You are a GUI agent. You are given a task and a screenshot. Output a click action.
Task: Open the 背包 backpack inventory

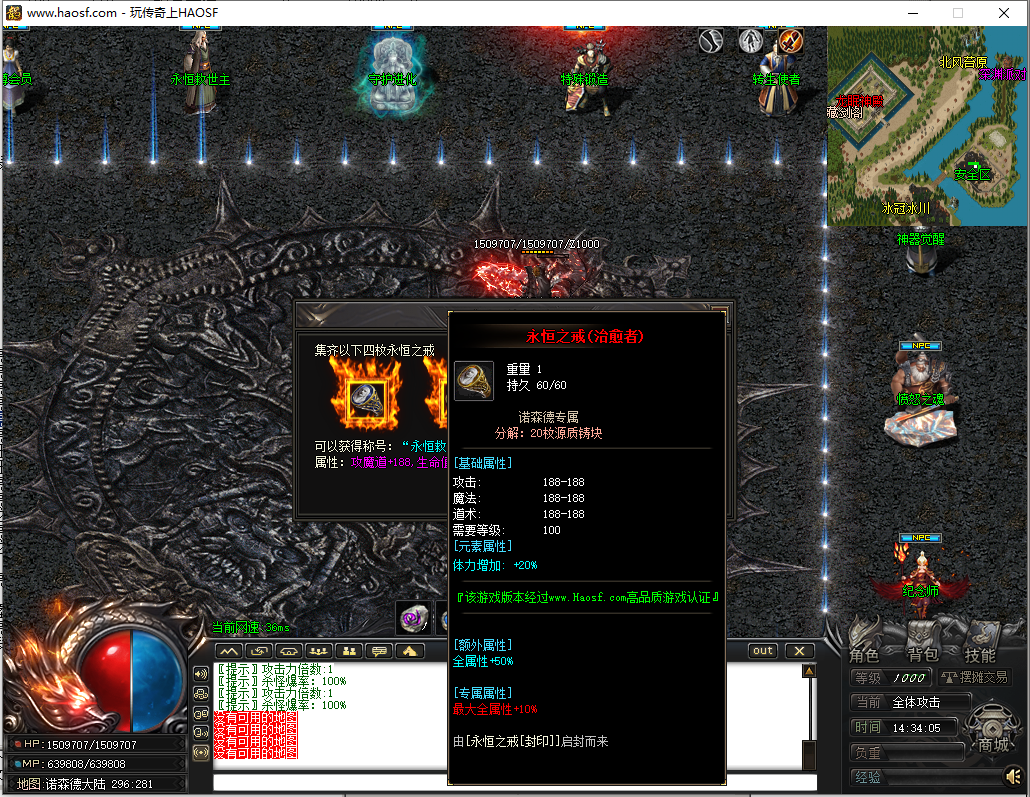921,655
